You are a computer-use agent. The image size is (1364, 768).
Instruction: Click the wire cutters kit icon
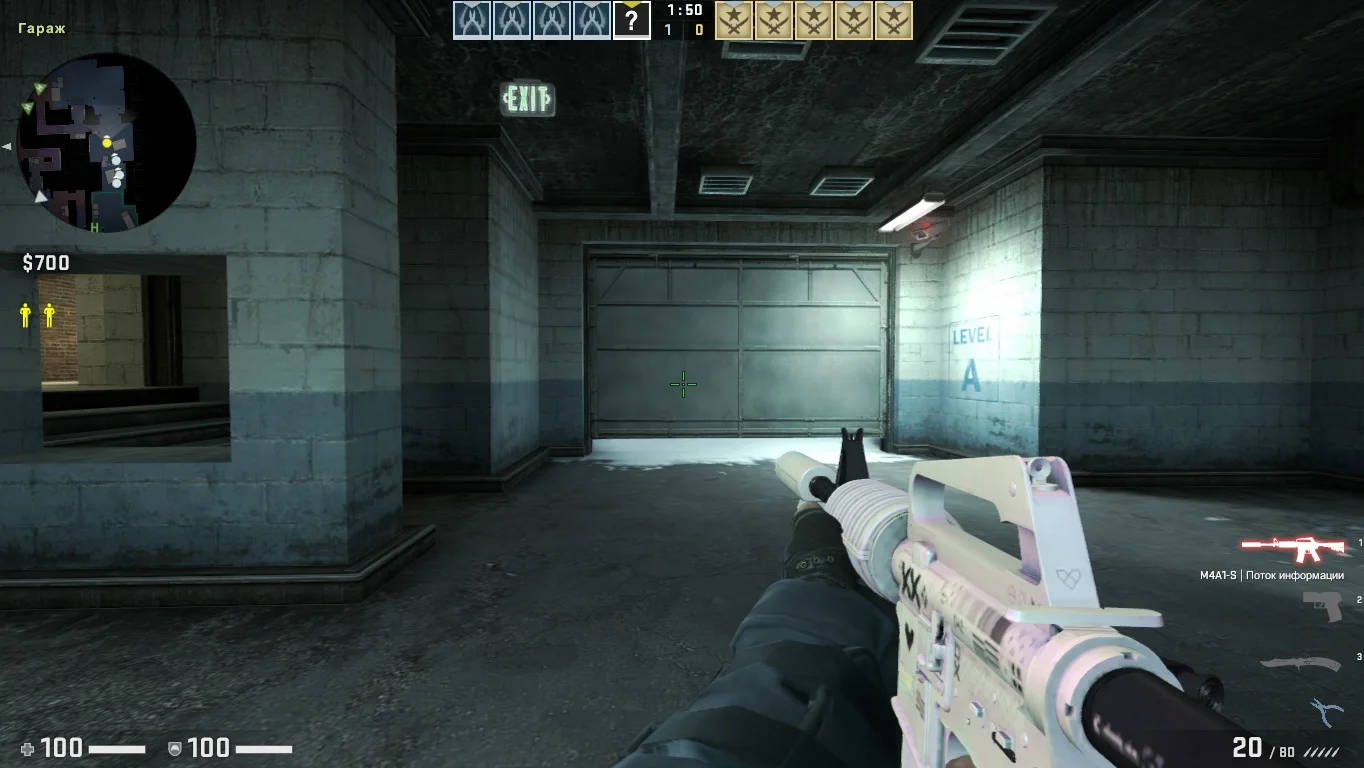(1325, 711)
